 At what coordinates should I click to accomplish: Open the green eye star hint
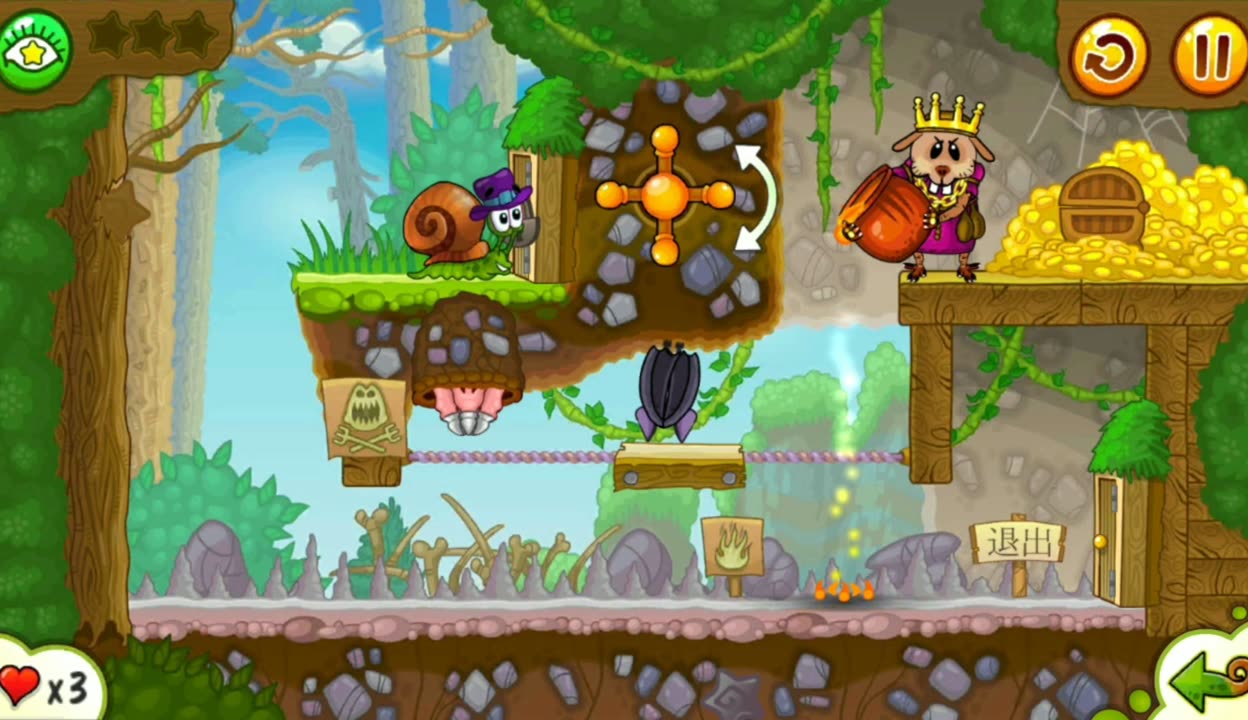[x=36, y=50]
